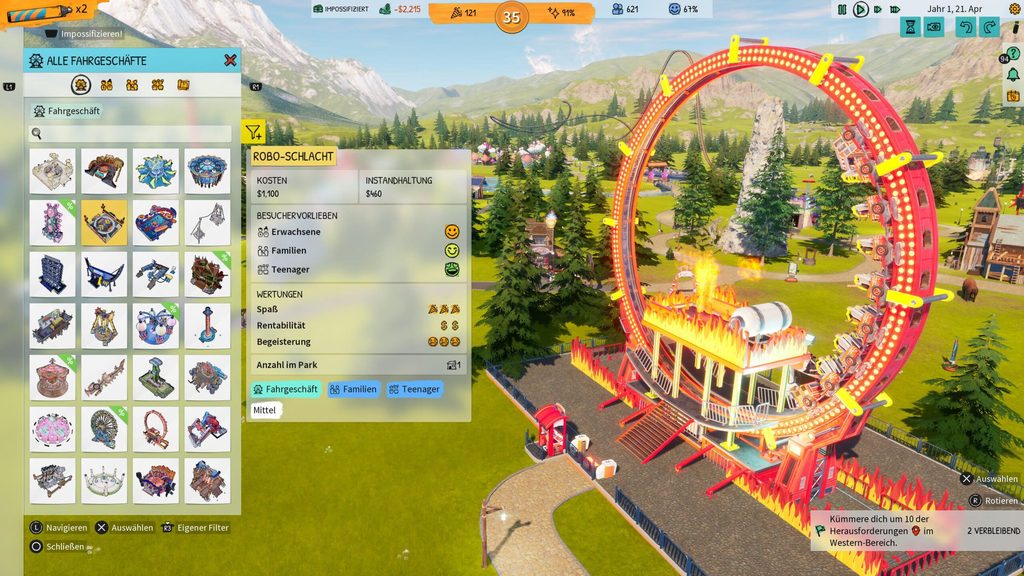Viewport: 1024px width, 576px height.
Task: Select the Familien tag in ride details
Action: (x=353, y=389)
